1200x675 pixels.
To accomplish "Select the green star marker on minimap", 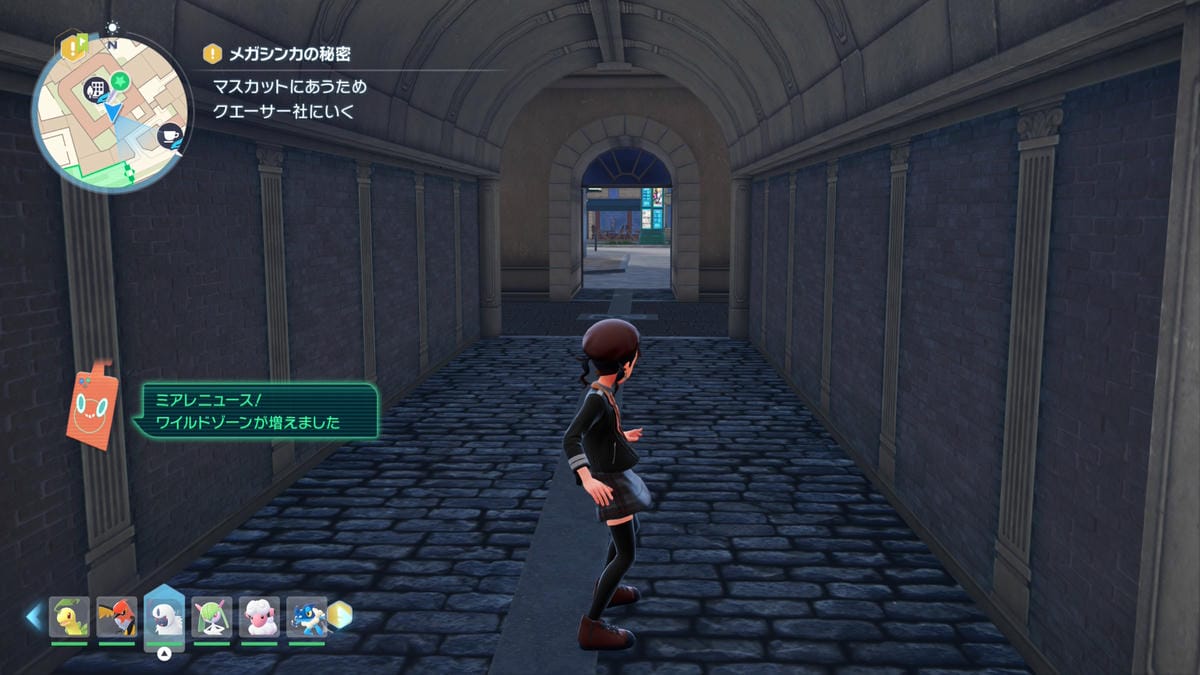I will (x=119, y=78).
